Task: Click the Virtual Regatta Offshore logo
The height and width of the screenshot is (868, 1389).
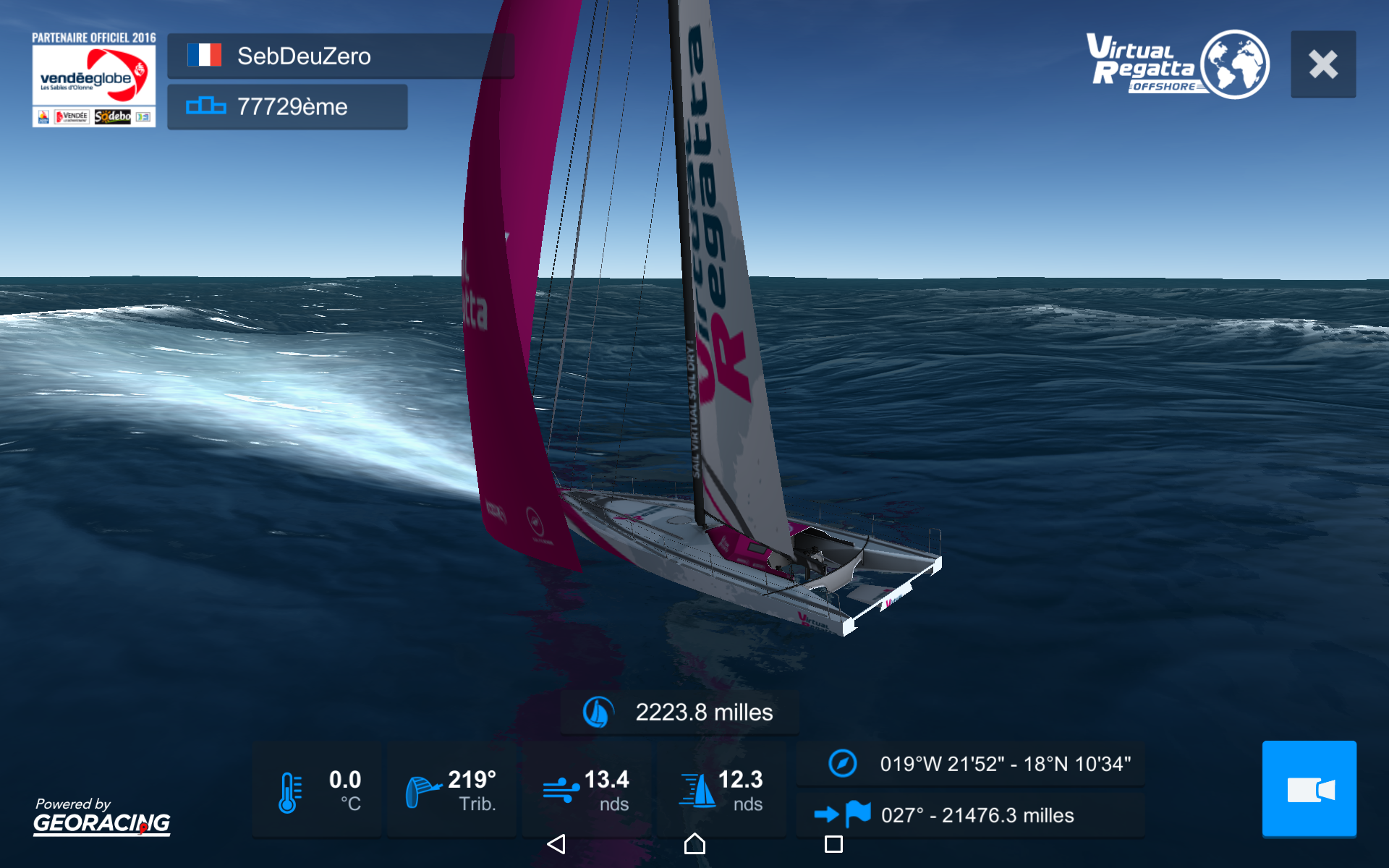Action: point(1177,64)
